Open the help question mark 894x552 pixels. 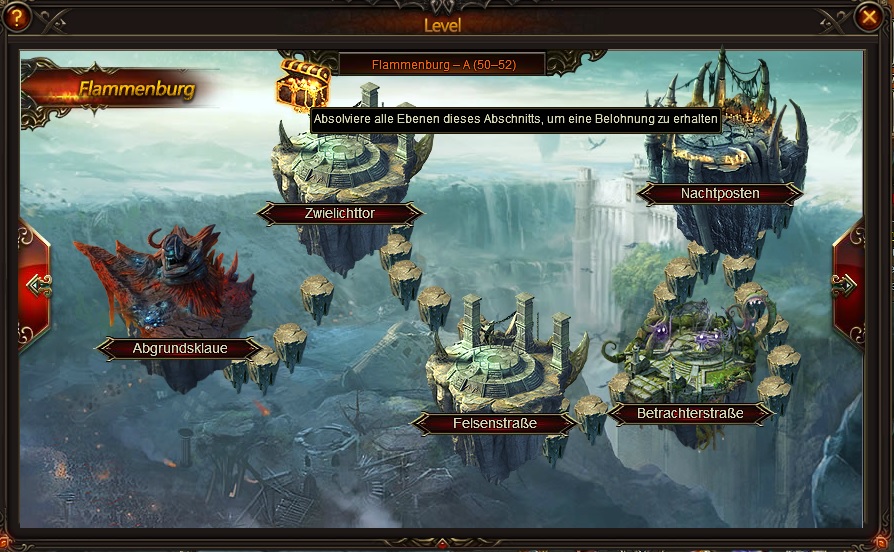point(17,17)
